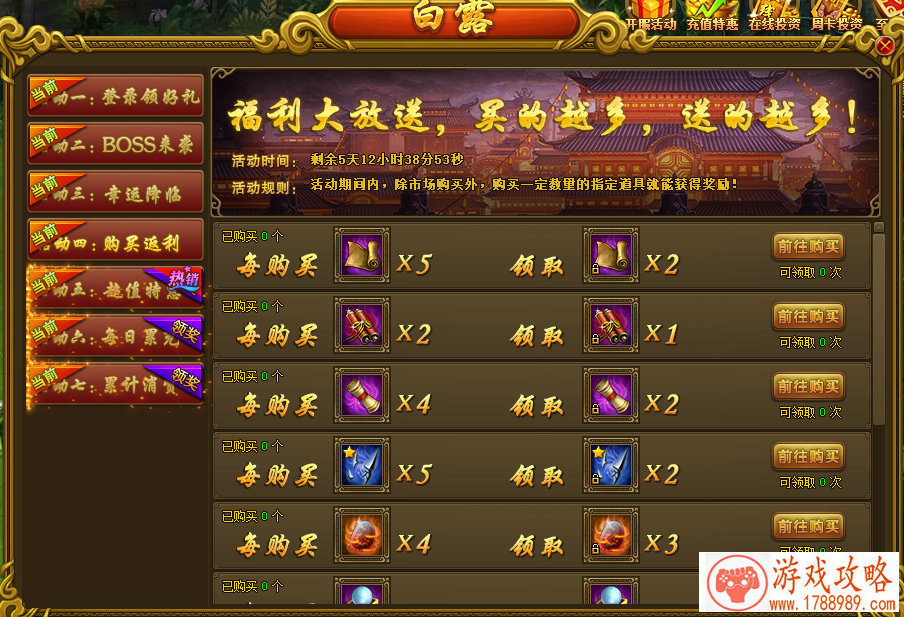
Task: Switch to the BOSS来袭 activity tab
Action: pyautogui.click(x=116, y=143)
